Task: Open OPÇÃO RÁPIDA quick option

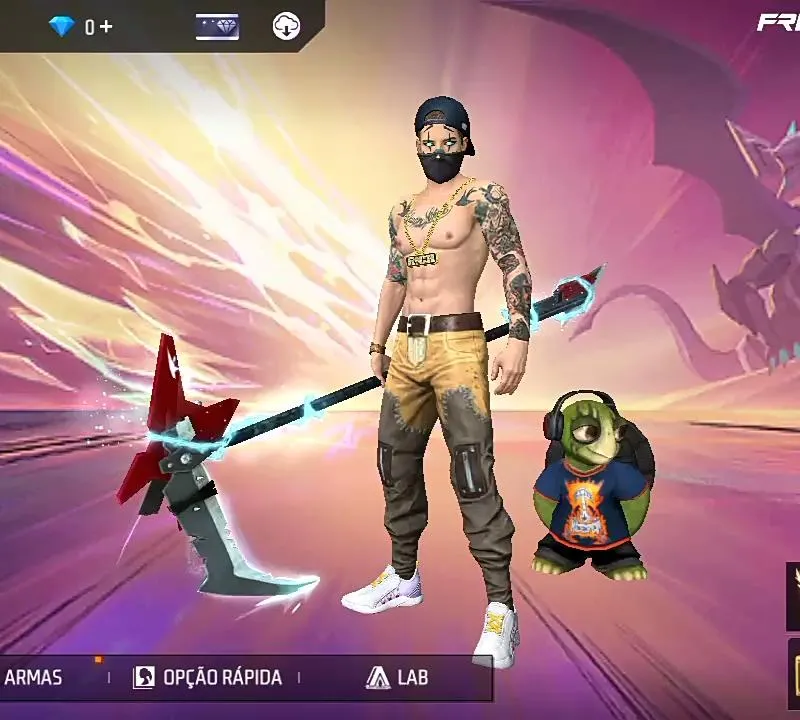Action: click(208, 678)
